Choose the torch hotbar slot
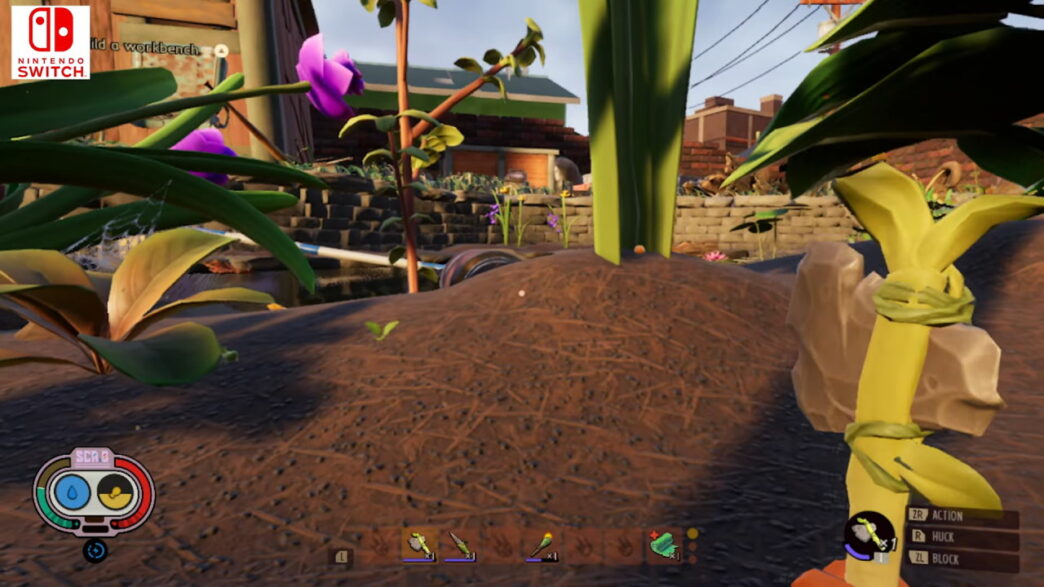1044x587 pixels. tap(542, 545)
